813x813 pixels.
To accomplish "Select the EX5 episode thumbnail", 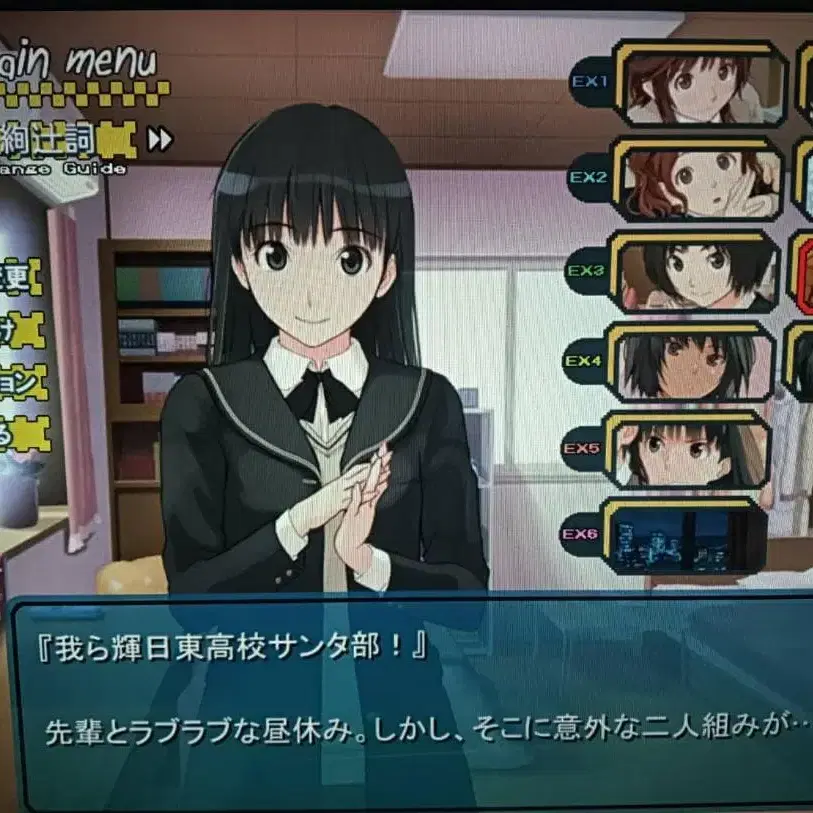I will coord(688,450).
